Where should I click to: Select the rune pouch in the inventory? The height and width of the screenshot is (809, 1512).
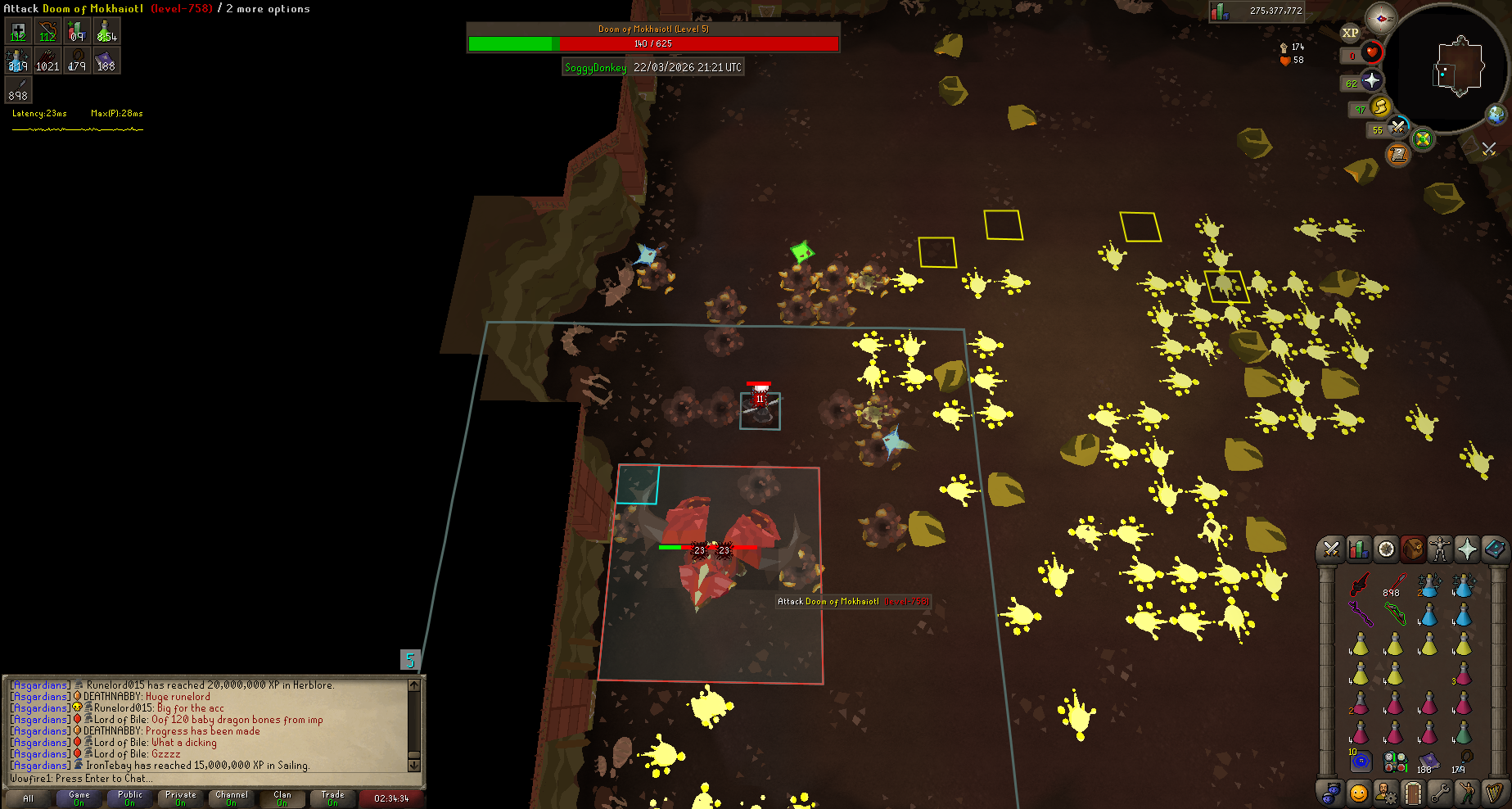click(x=1395, y=762)
